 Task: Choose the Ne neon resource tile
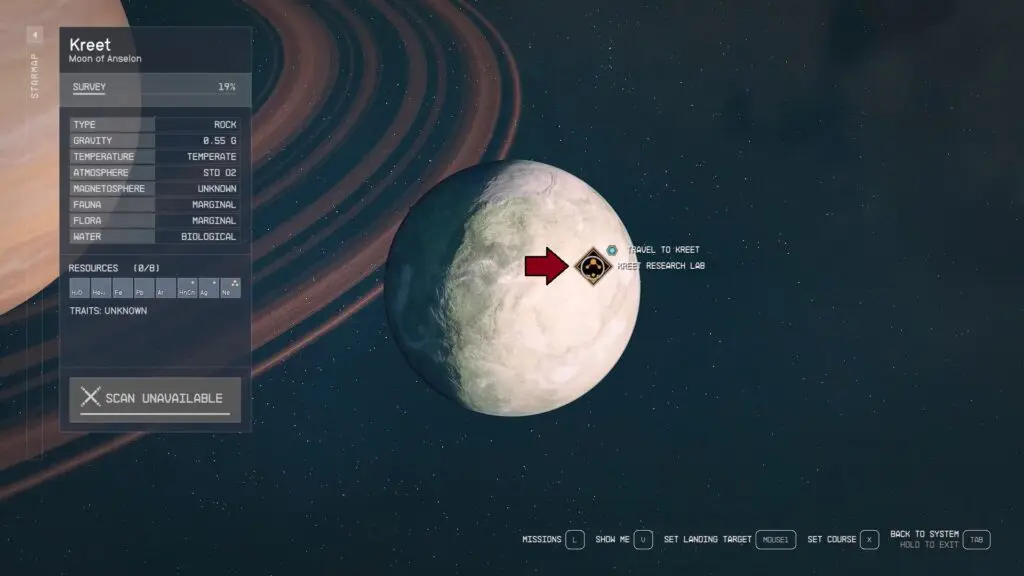230,289
